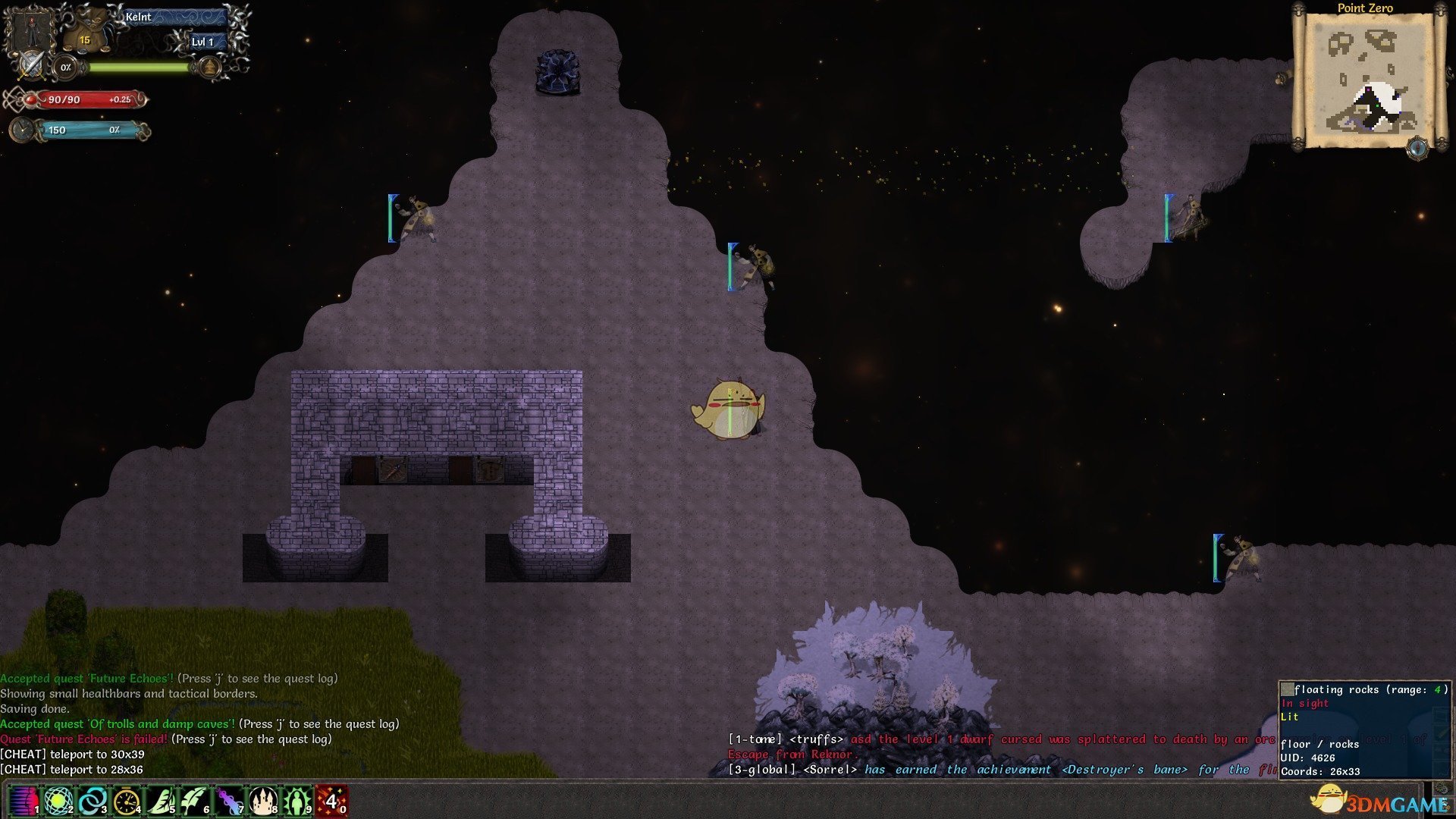Cast the purple beam ability

coord(228,801)
